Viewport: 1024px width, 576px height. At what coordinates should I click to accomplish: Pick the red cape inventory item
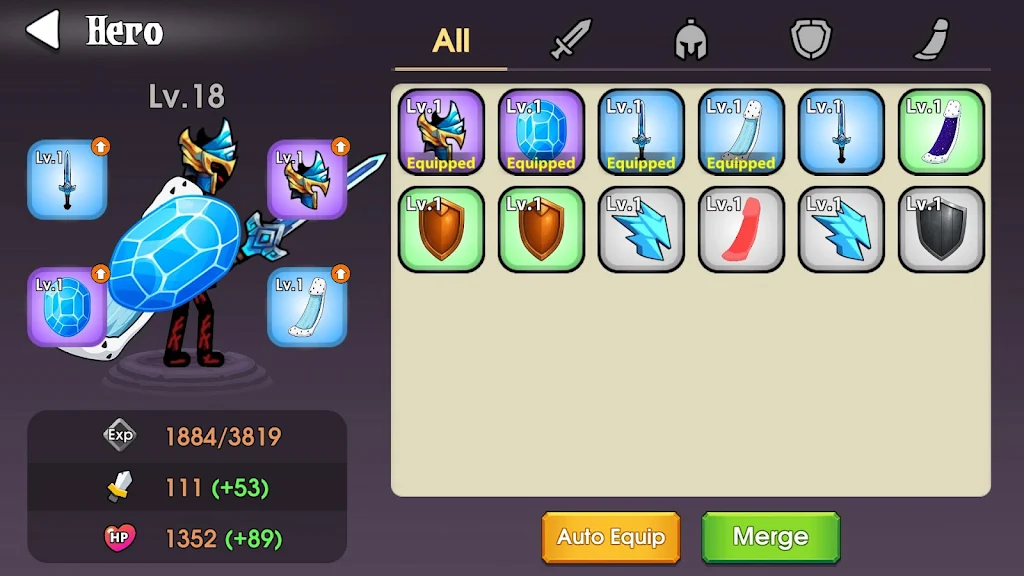click(741, 229)
